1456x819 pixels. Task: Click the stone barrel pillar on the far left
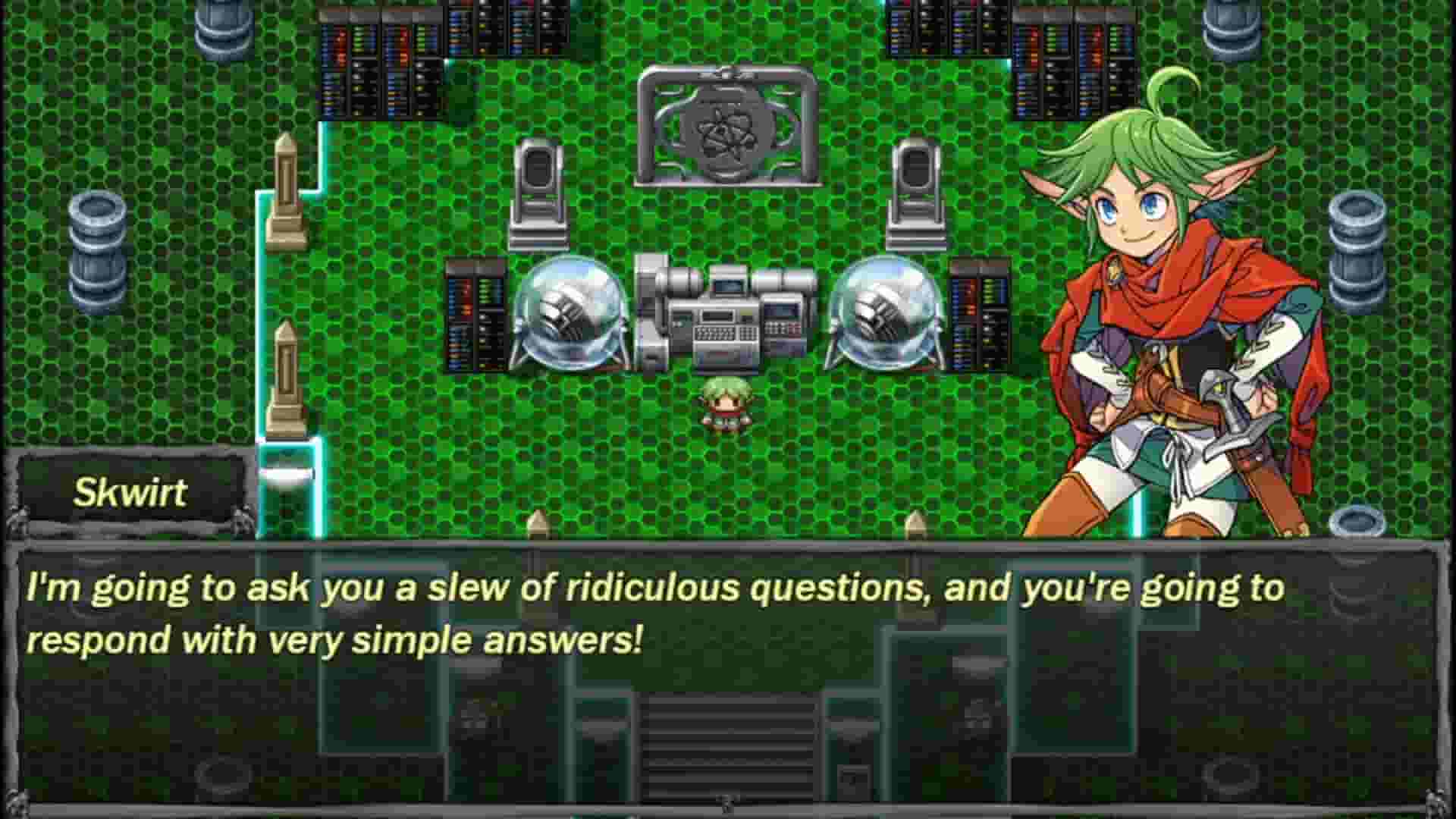tap(99, 243)
